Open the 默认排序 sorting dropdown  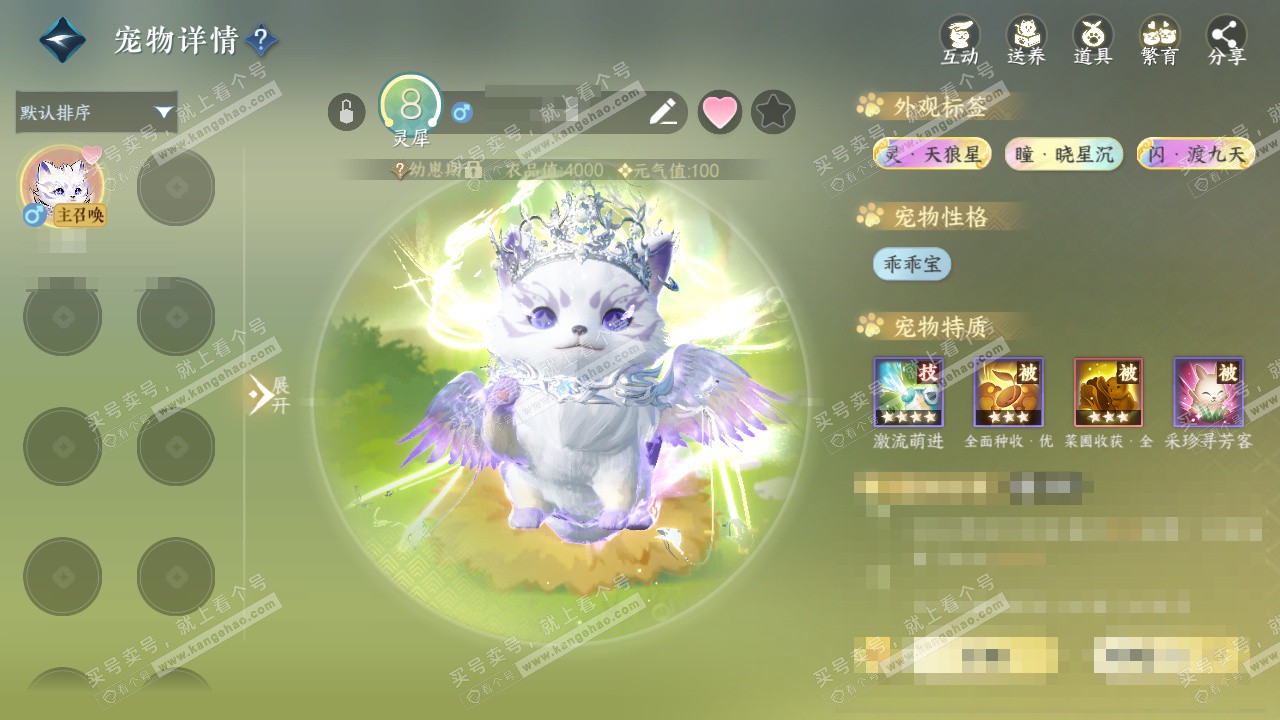coord(96,112)
